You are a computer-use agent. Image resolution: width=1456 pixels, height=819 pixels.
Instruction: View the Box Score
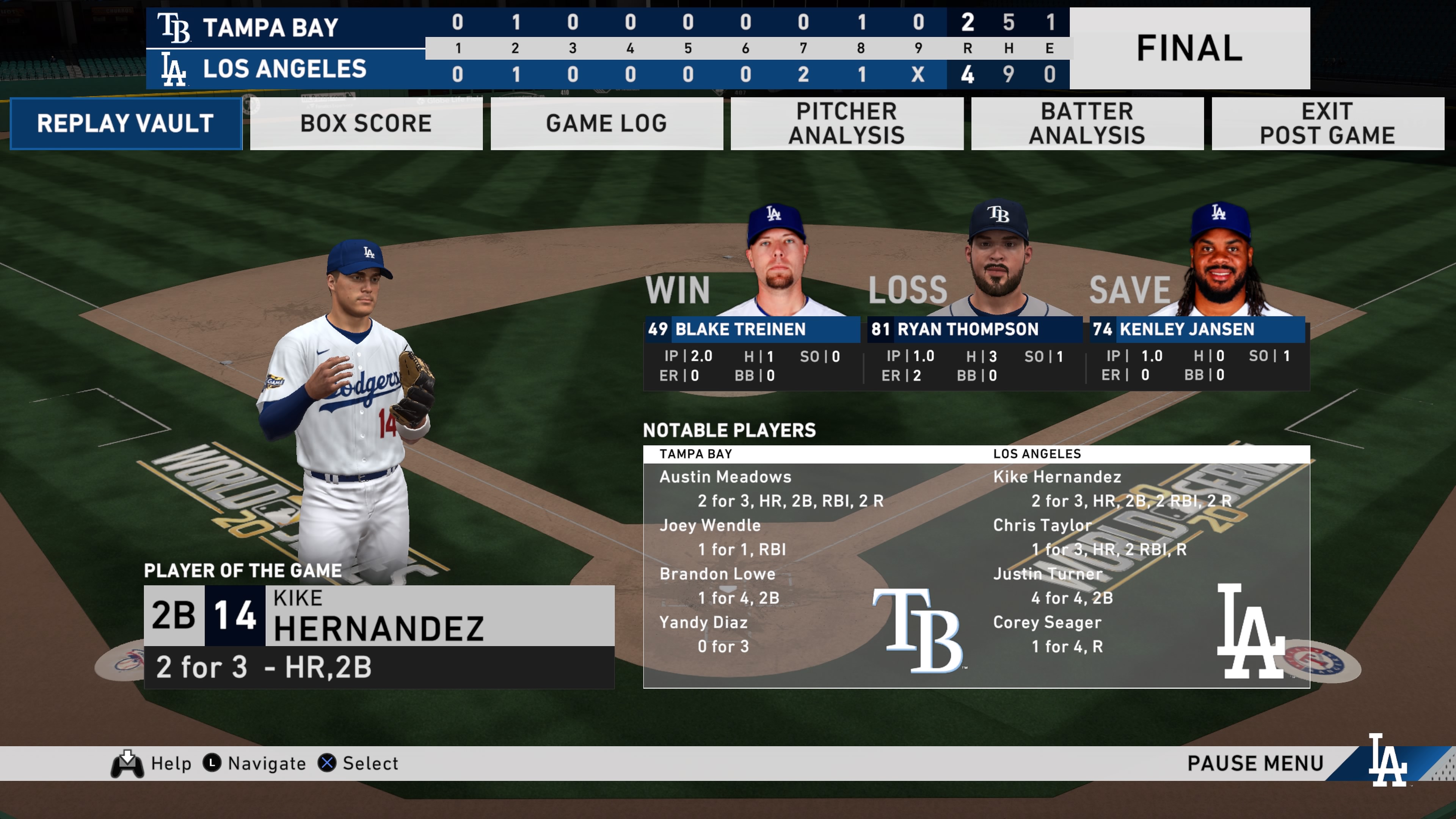pyautogui.click(x=366, y=123)
